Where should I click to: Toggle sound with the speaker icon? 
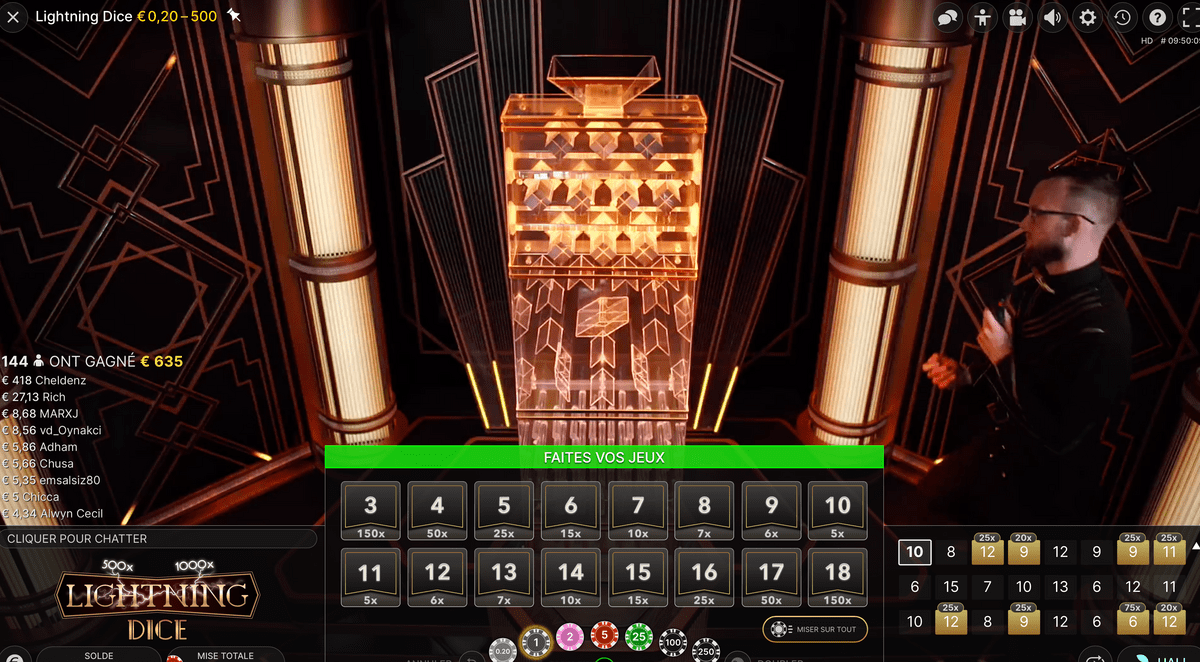pos(1052,17)
